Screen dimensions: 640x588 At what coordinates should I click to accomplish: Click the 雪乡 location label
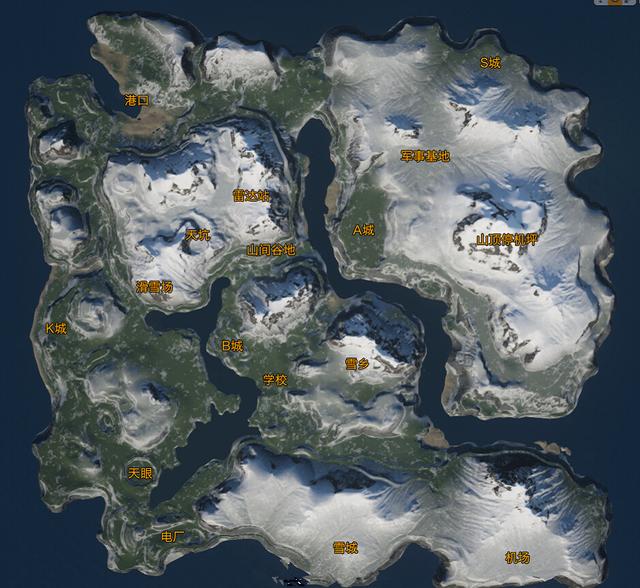357,364
